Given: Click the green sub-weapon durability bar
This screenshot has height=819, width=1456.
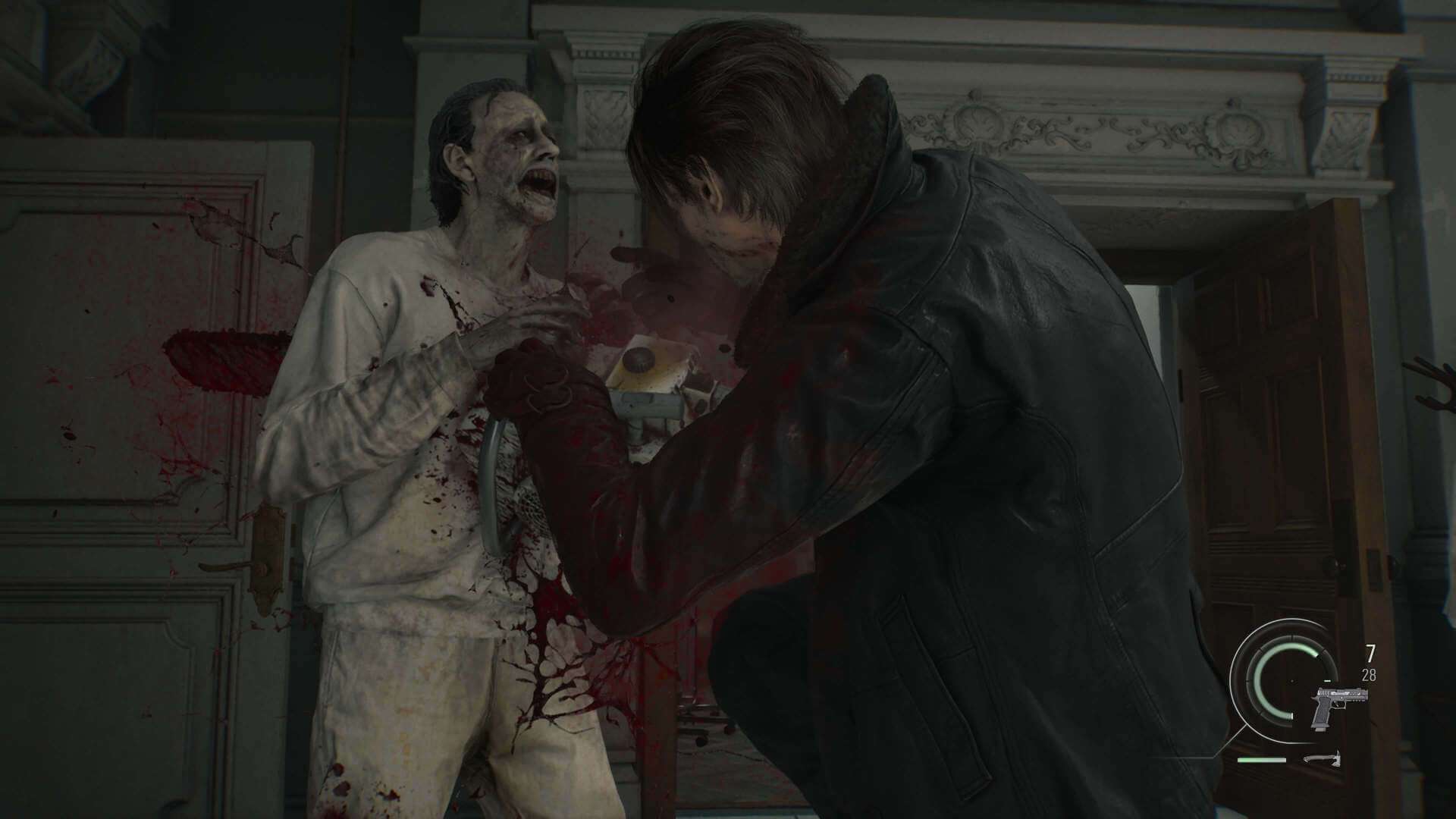Looking at the screenshot, I should click(x=1261, y=760).
